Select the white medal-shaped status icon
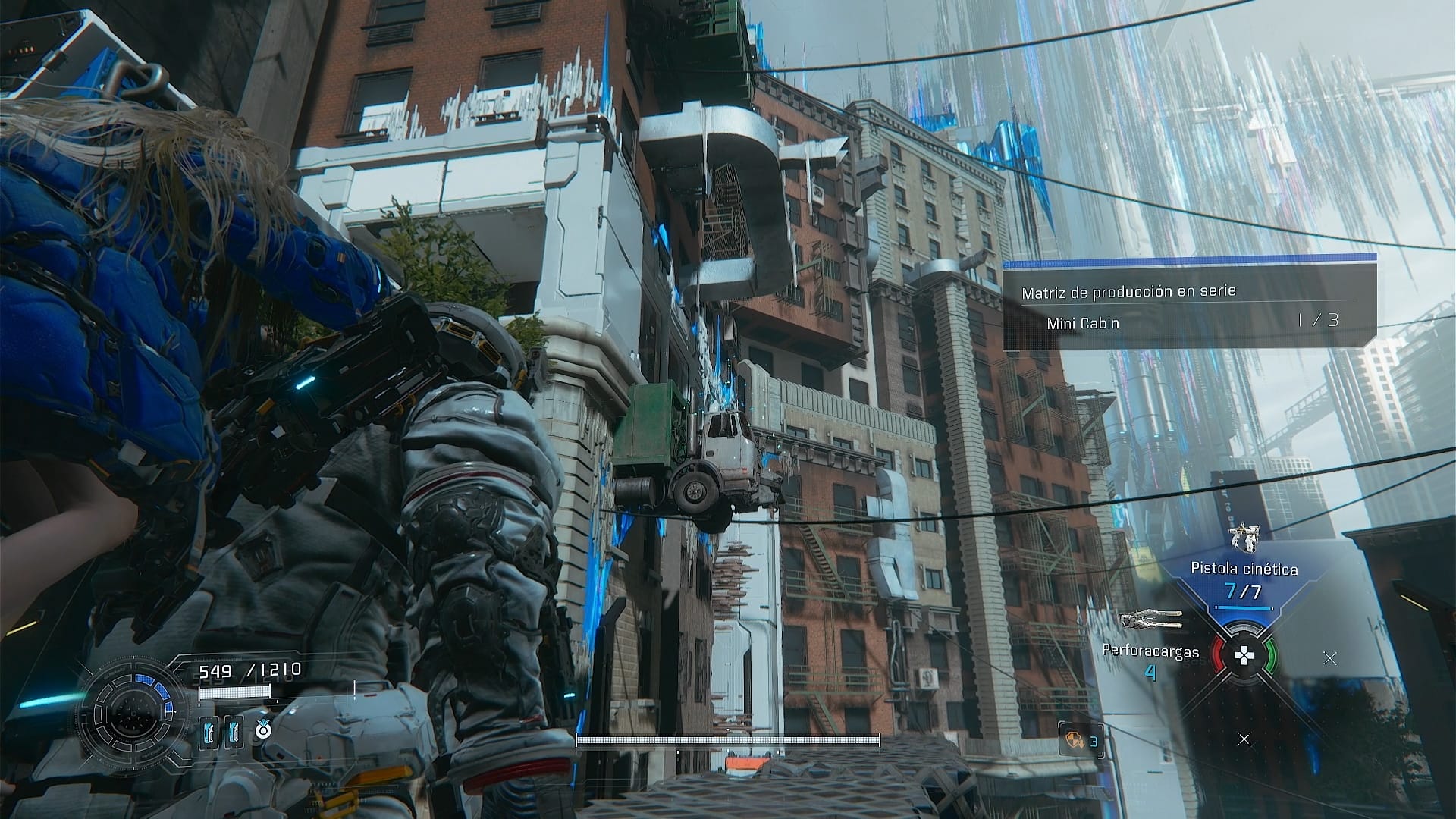Screen dimensions: 1456x819 [263, 730]
